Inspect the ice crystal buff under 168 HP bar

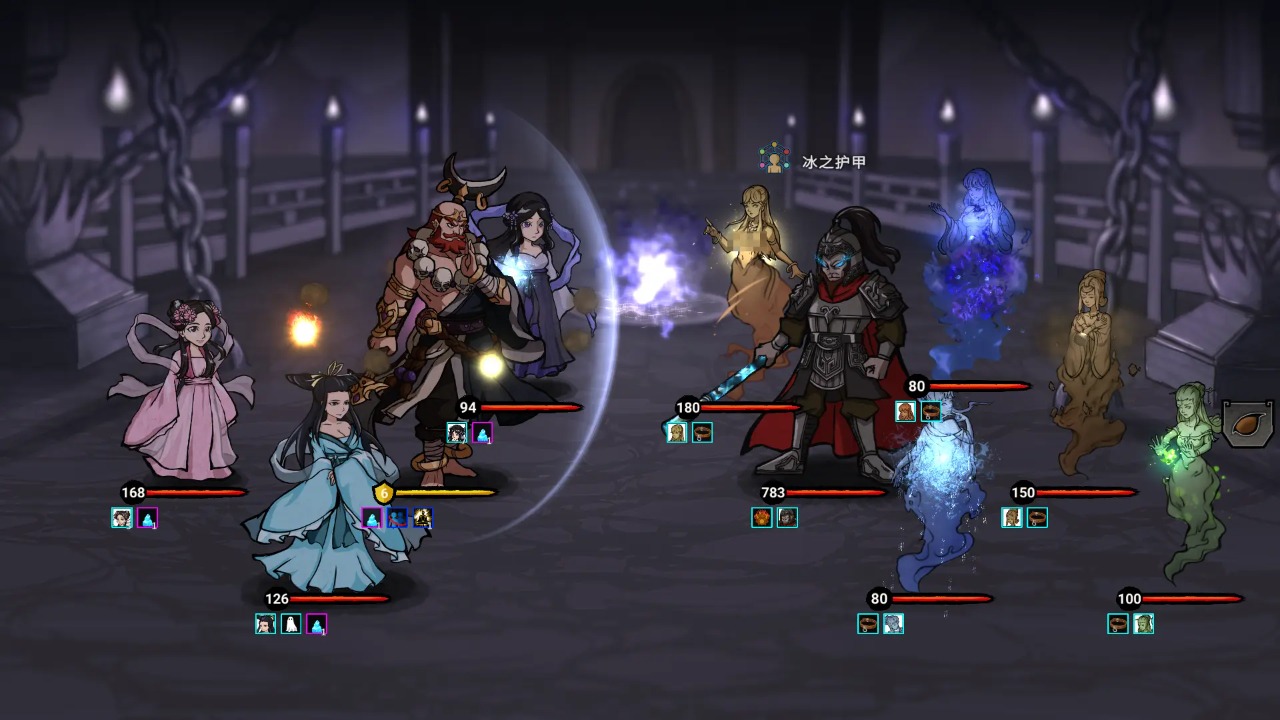(x=148, y=518)
